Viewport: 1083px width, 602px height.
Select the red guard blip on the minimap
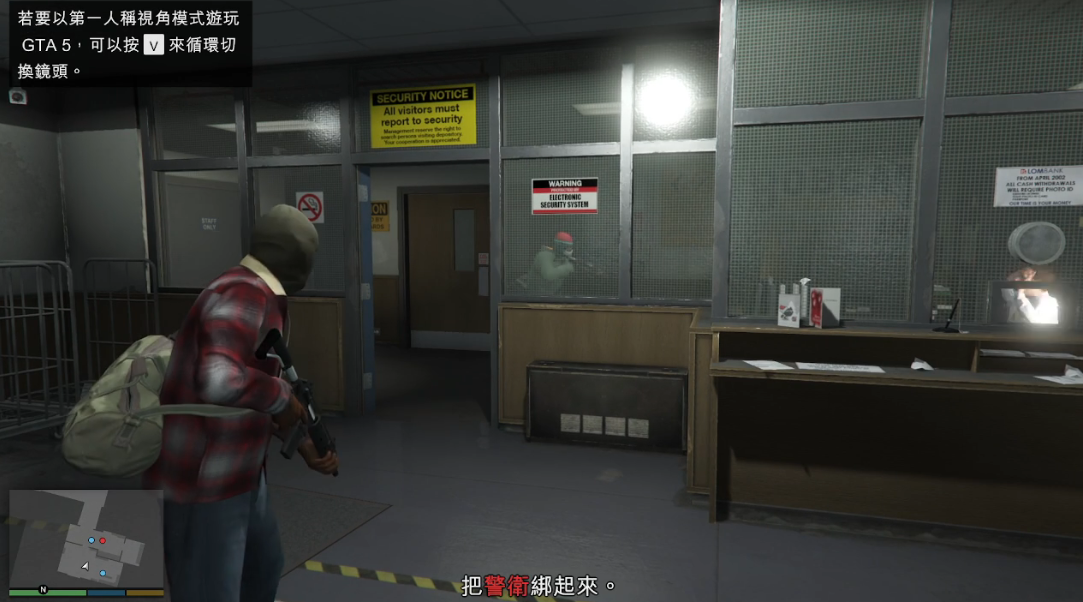click(x=102, y=540)
